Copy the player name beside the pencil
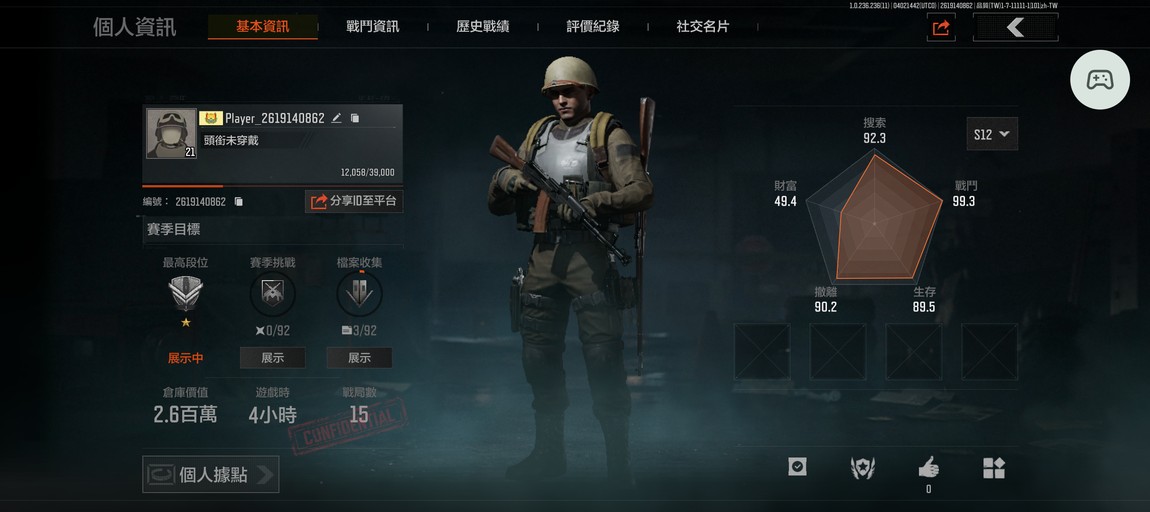This screenshot has height=512, width=1150. [354, 118]
